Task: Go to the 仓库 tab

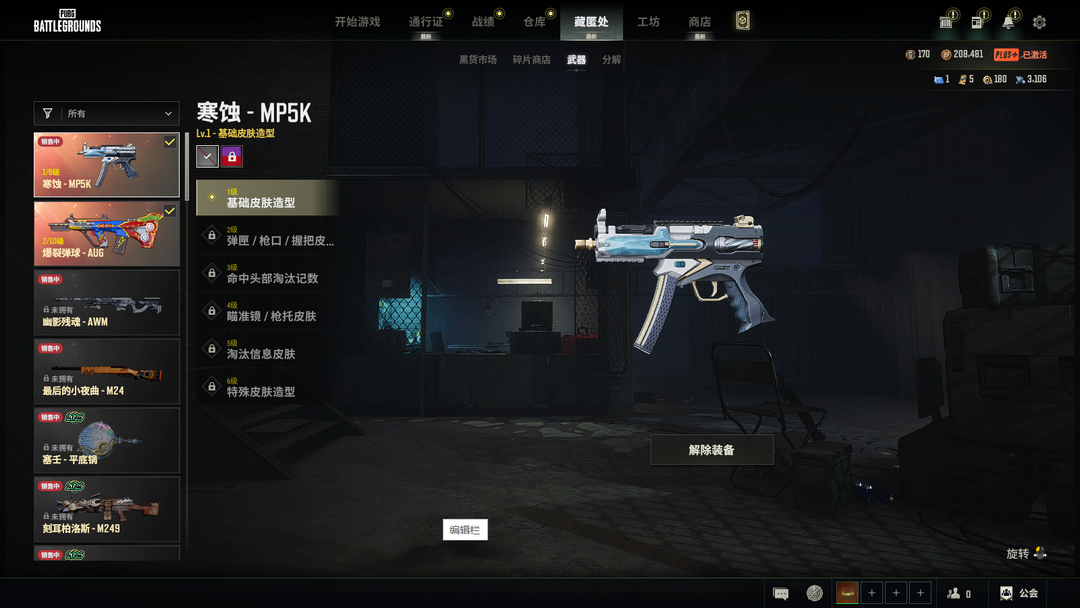Action: 534,21
